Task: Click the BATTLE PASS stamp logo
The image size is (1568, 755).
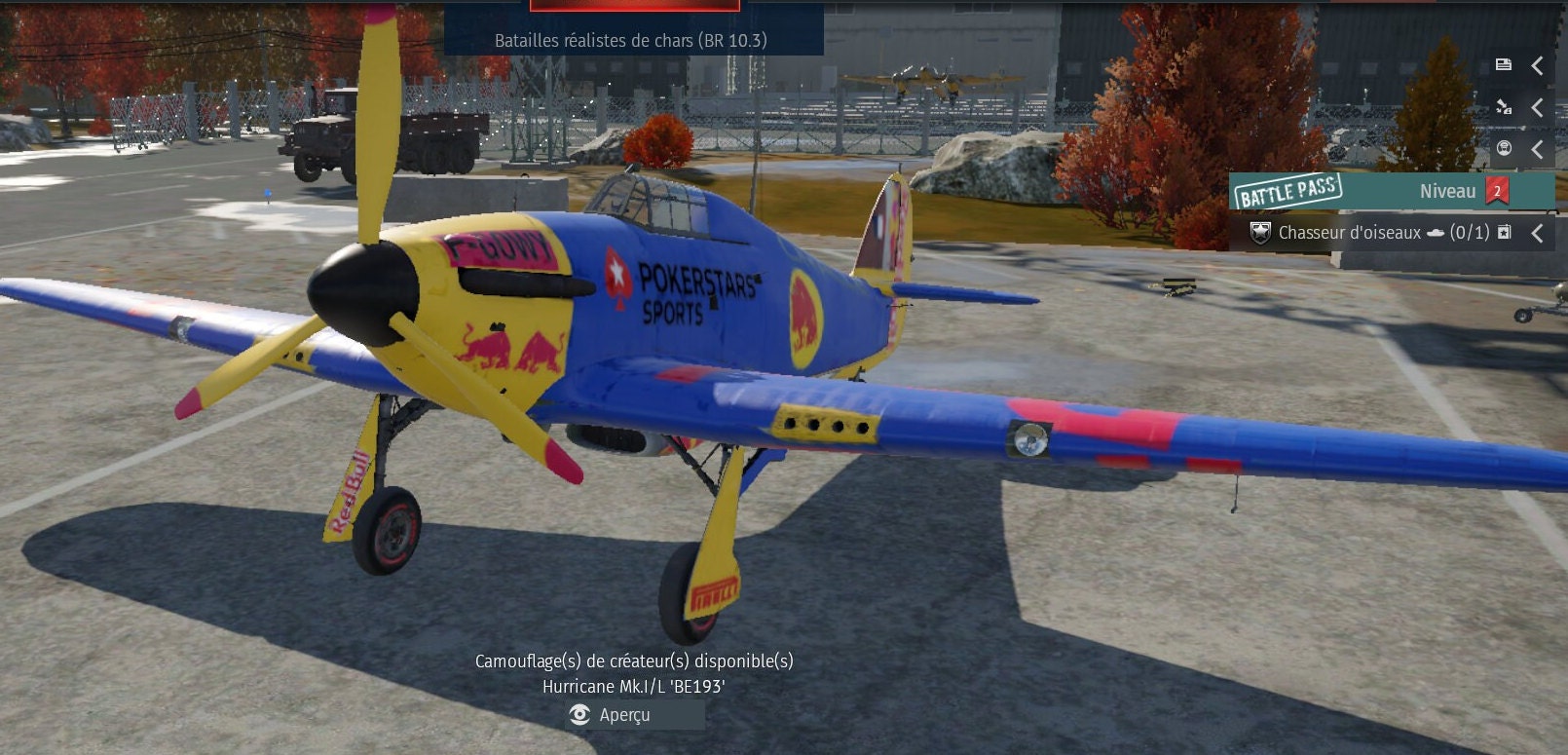Action: click(1288, 192)
